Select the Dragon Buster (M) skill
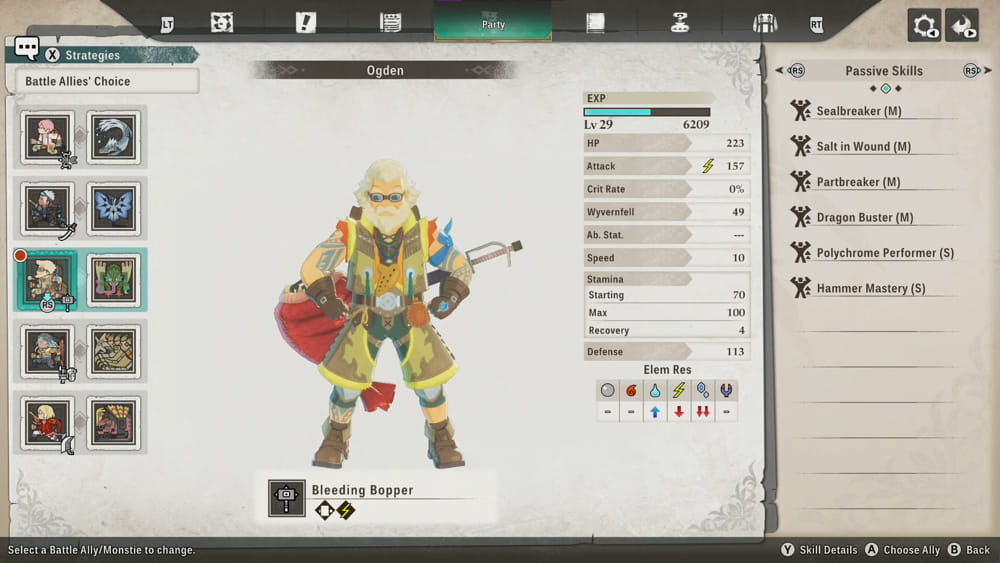 pyautogui.click(x=863, y=218)
